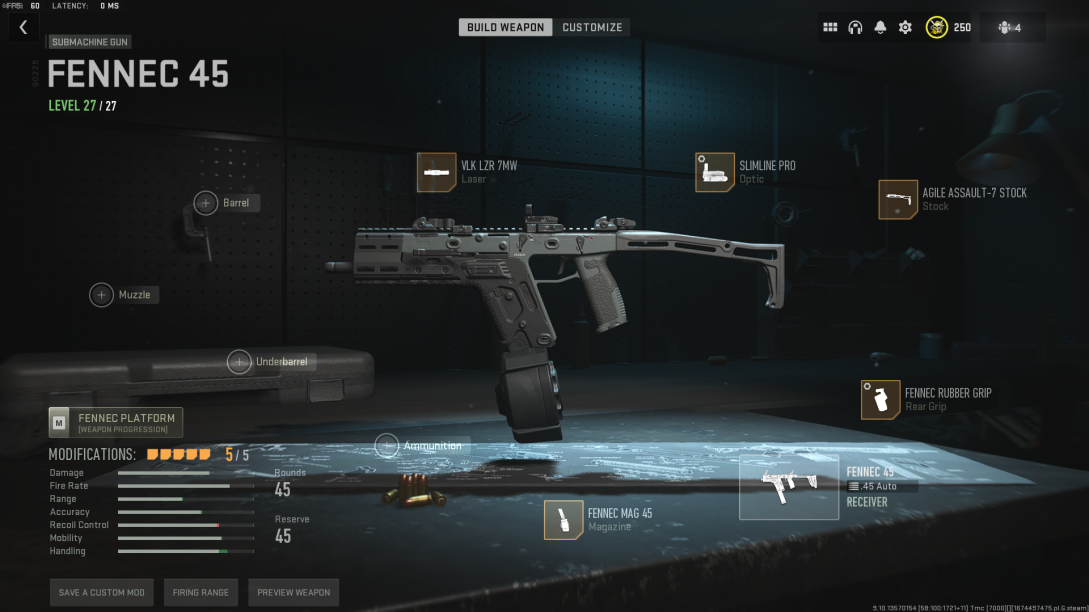This screenshot has height=612, width=1089.
Task: Switch to the Customize tab
Action: tap(592, 27)
